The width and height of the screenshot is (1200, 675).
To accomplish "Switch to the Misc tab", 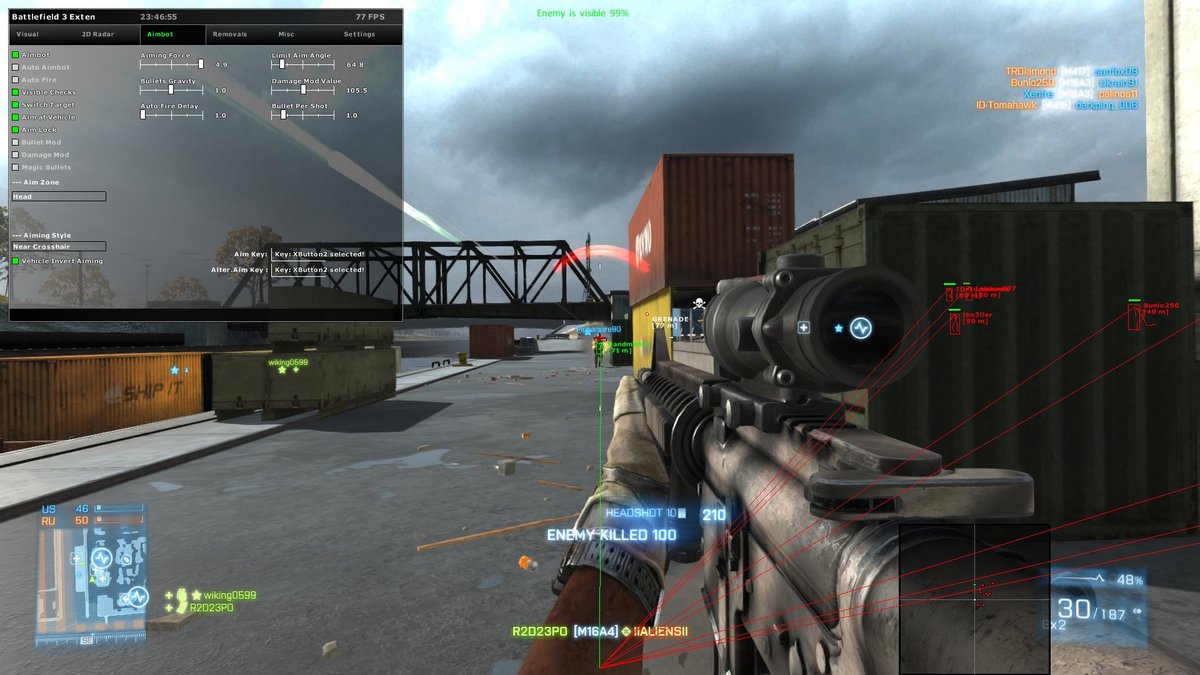I will [x=287, y=34].
